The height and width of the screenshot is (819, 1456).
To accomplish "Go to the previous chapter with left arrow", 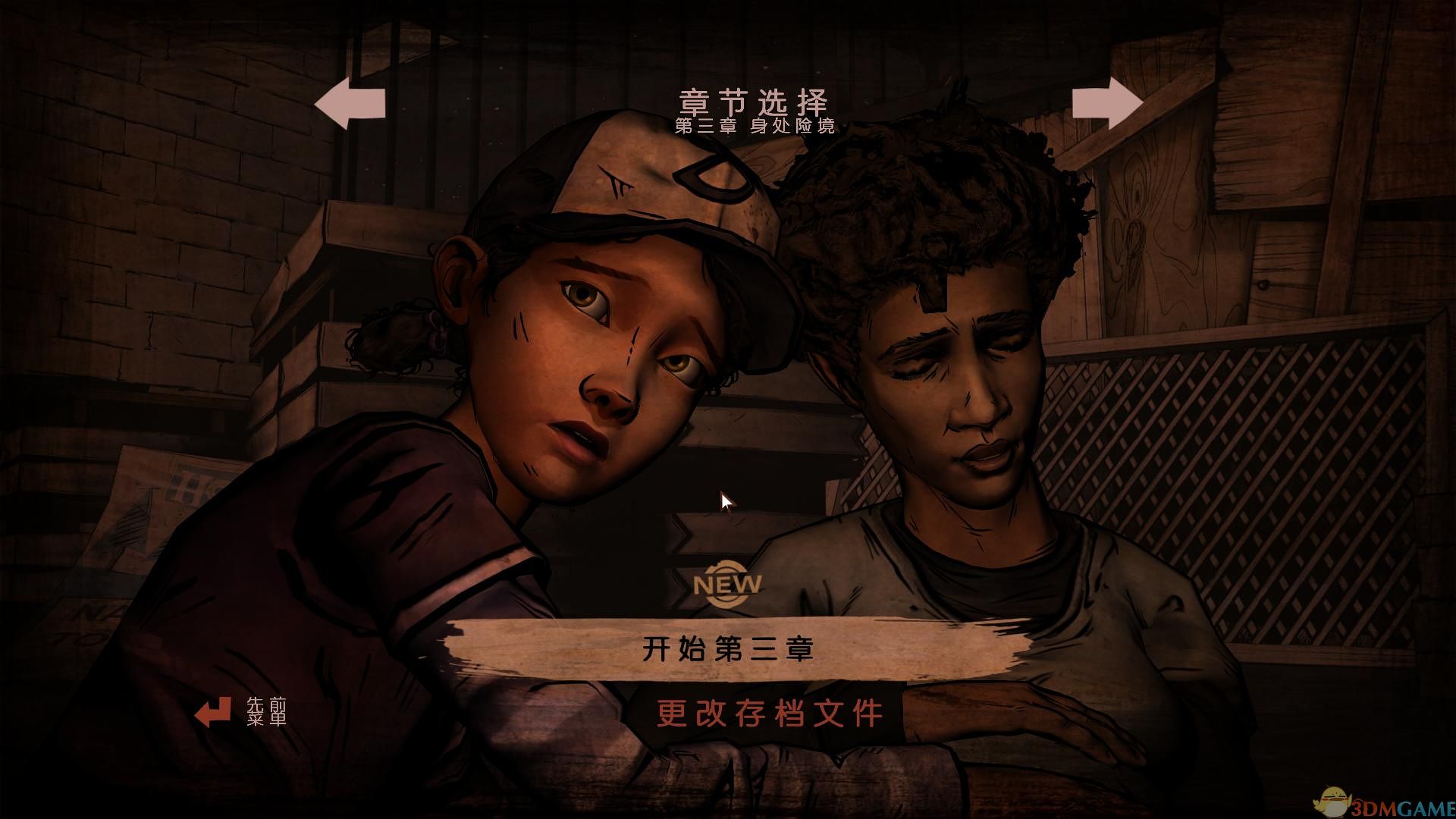I will click(350, 104).
